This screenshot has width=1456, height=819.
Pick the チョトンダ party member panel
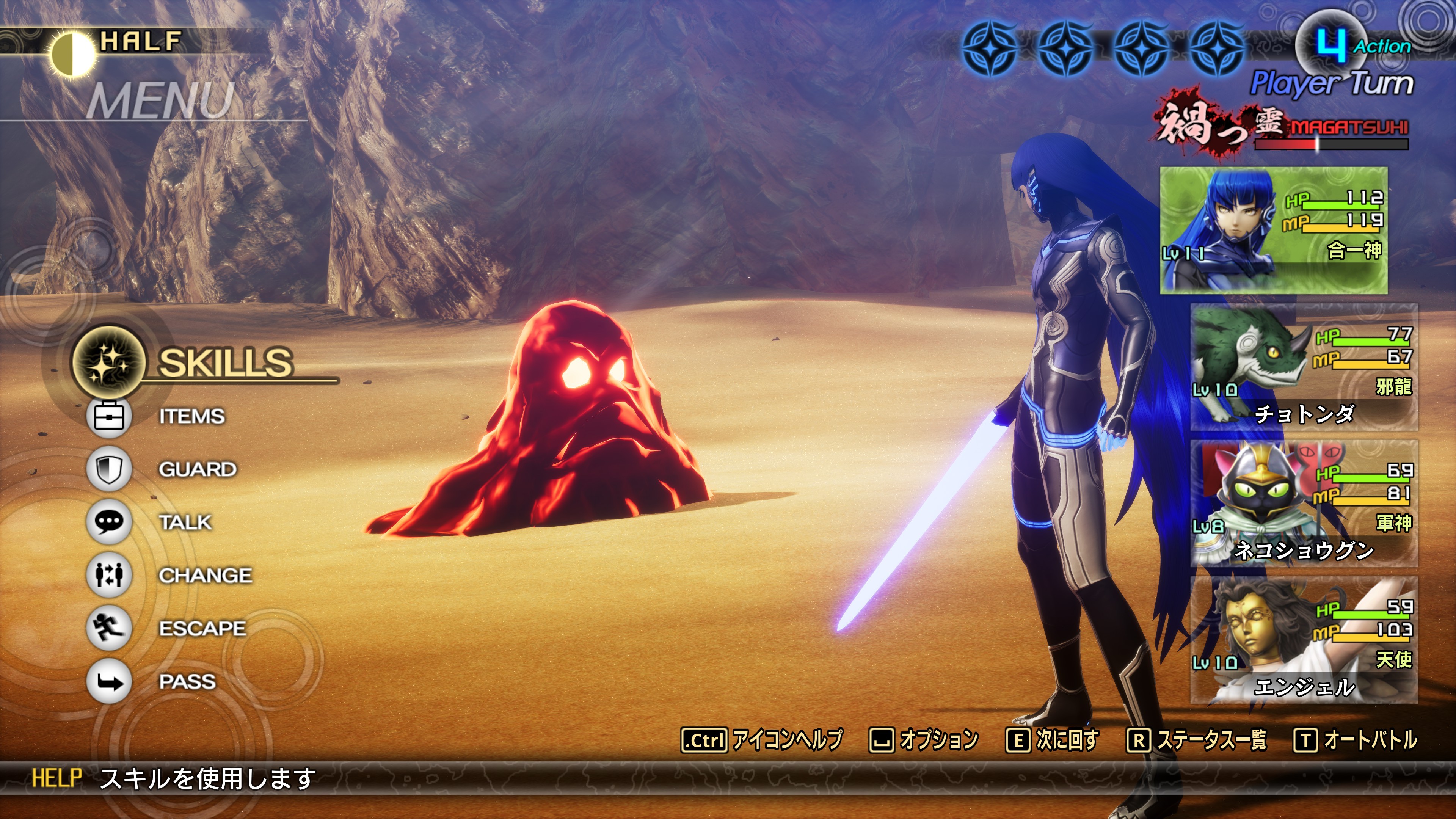pos(1304,367)
